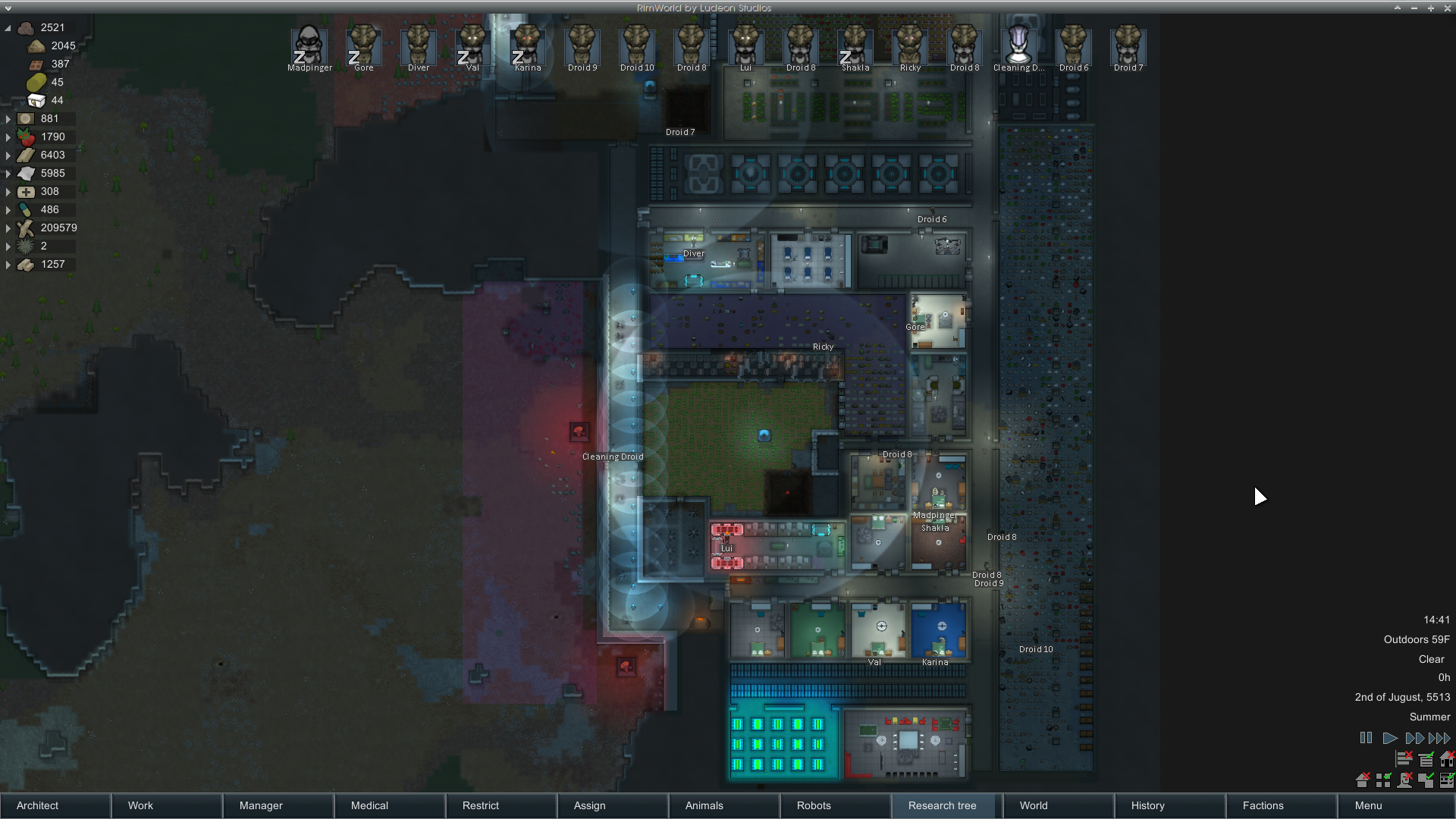
Task: Open the Animals tab
Action: pyautogui.click(x=724, y=805)
